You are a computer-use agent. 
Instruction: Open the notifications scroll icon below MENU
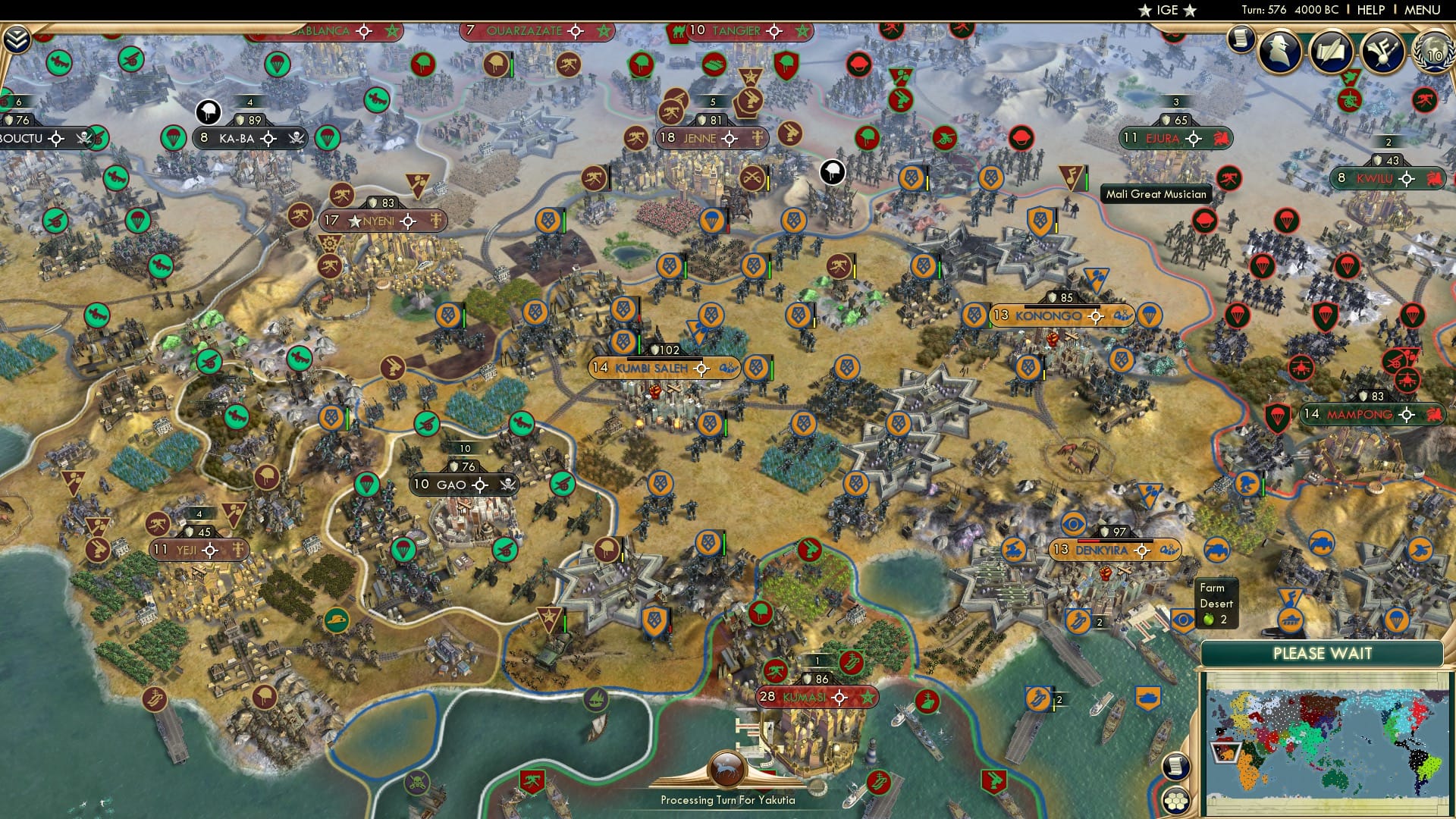[x=1241, y=38]
